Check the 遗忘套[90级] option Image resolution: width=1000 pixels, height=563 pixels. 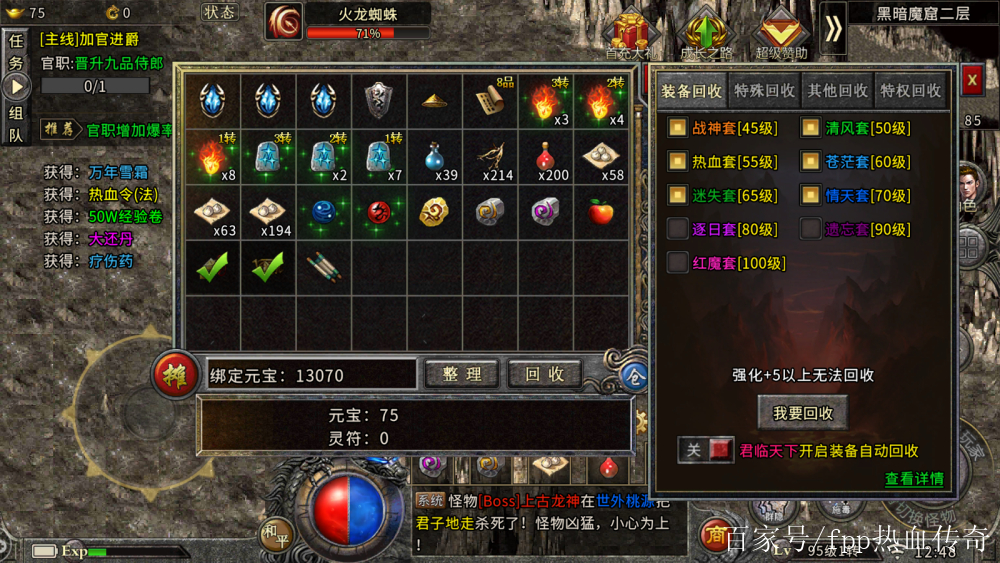[x=810, y=229]
